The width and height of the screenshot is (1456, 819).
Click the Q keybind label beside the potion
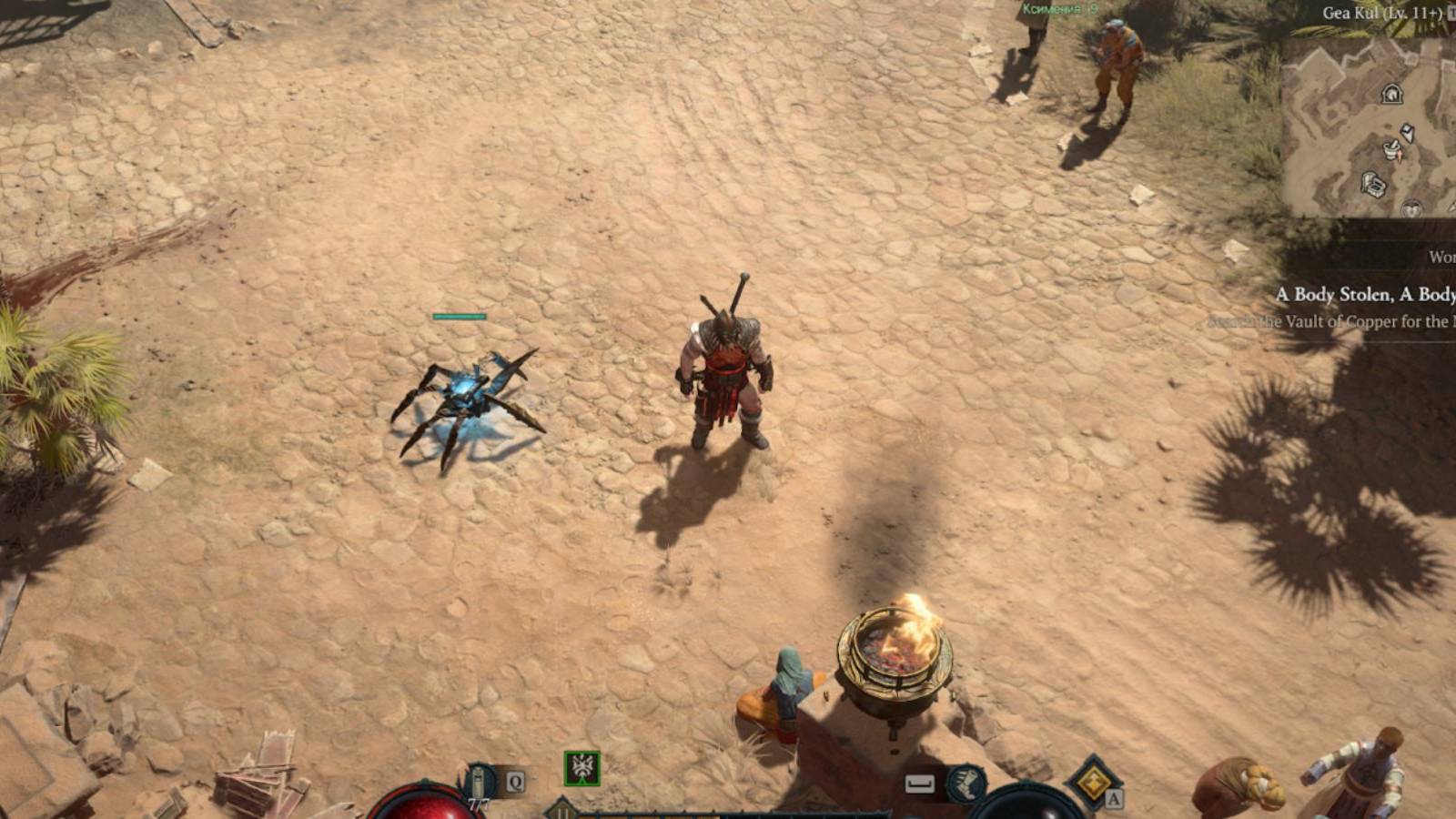pyautogui.click(x=515, y=781)
